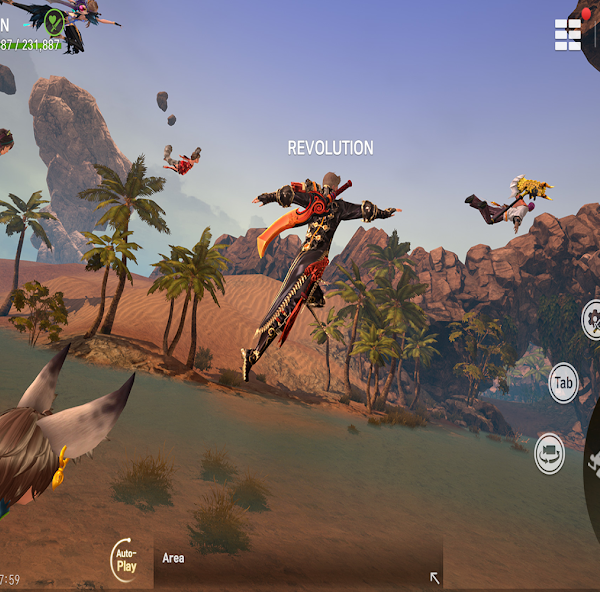The width and height of the screenshot is (600, 592).
Task: Click the Tab target switch button
Action: [564, 383]
